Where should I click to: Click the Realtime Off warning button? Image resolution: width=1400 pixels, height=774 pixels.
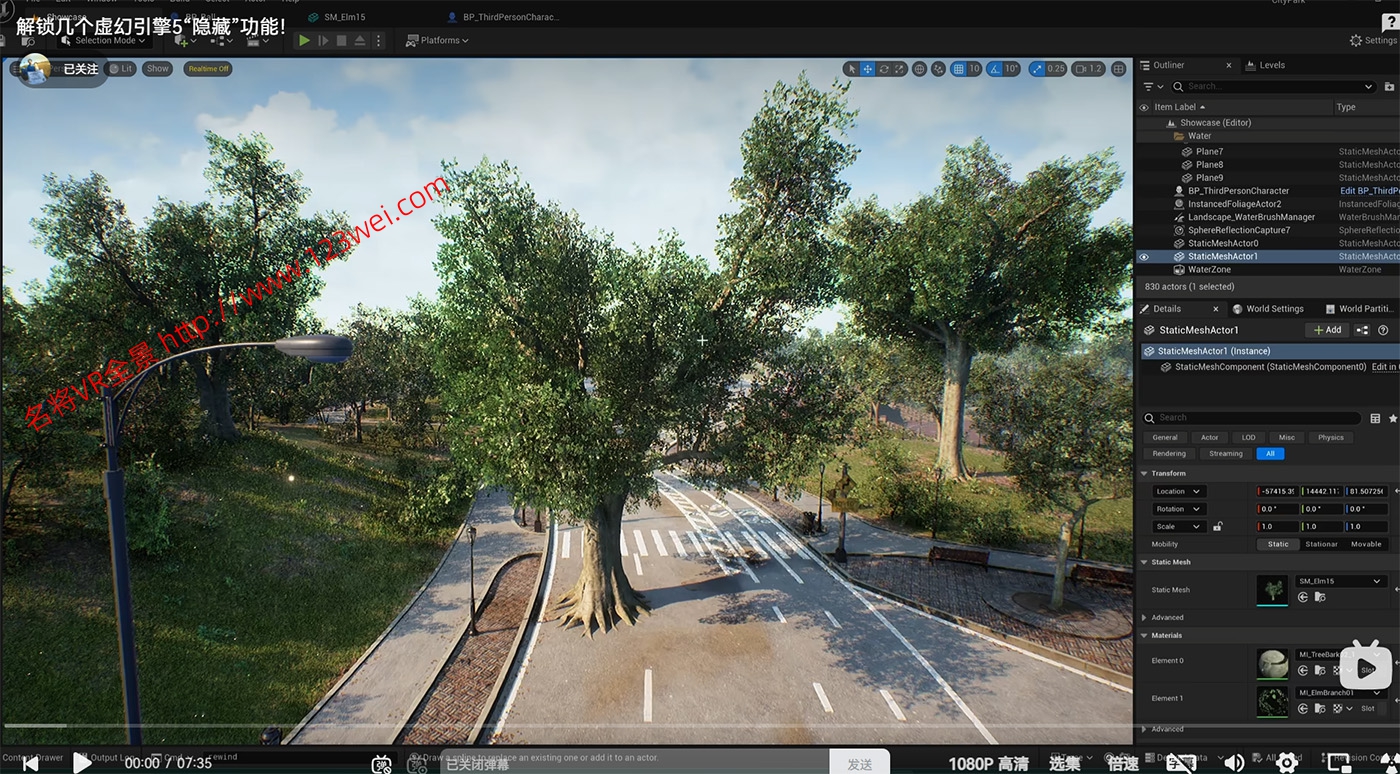[x=208, y=69]
